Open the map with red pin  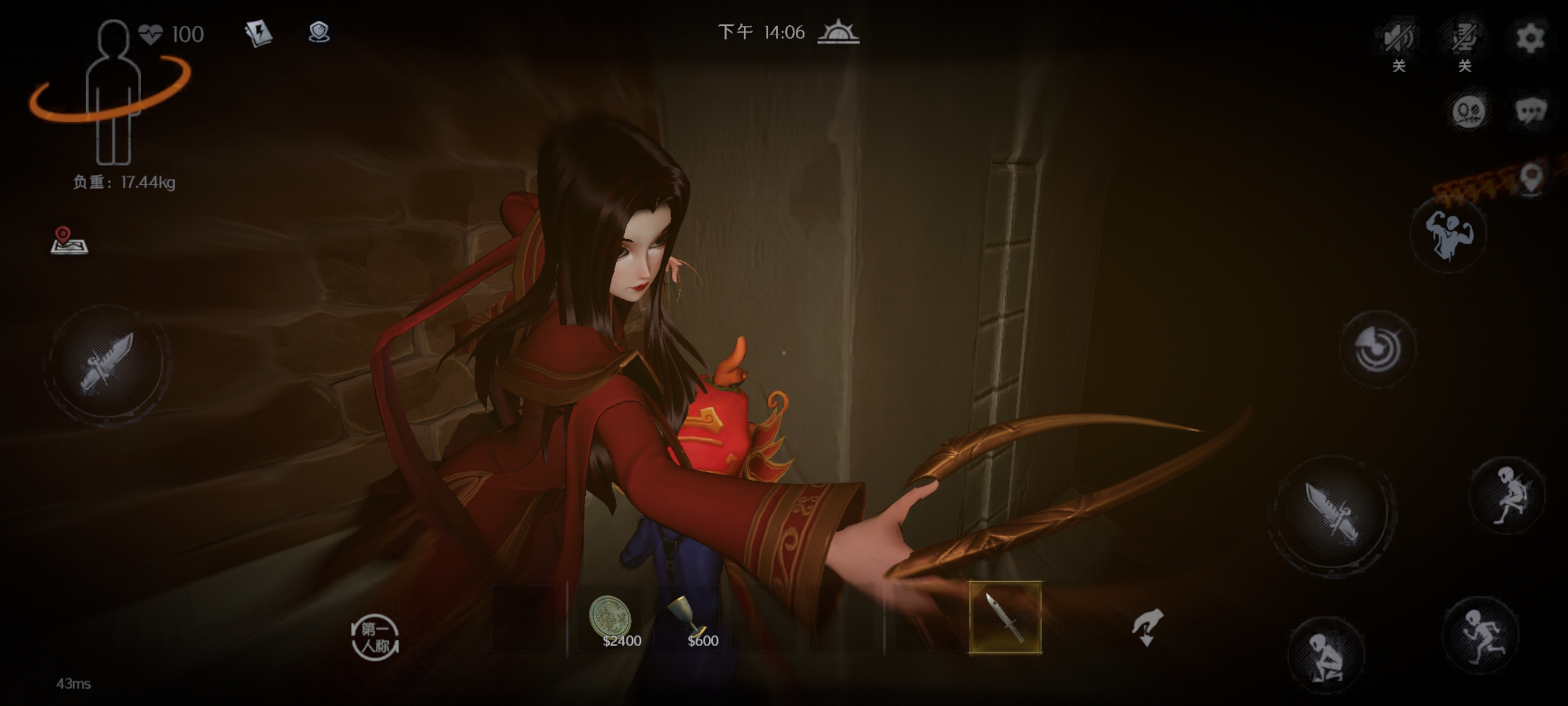click(69, 240)
